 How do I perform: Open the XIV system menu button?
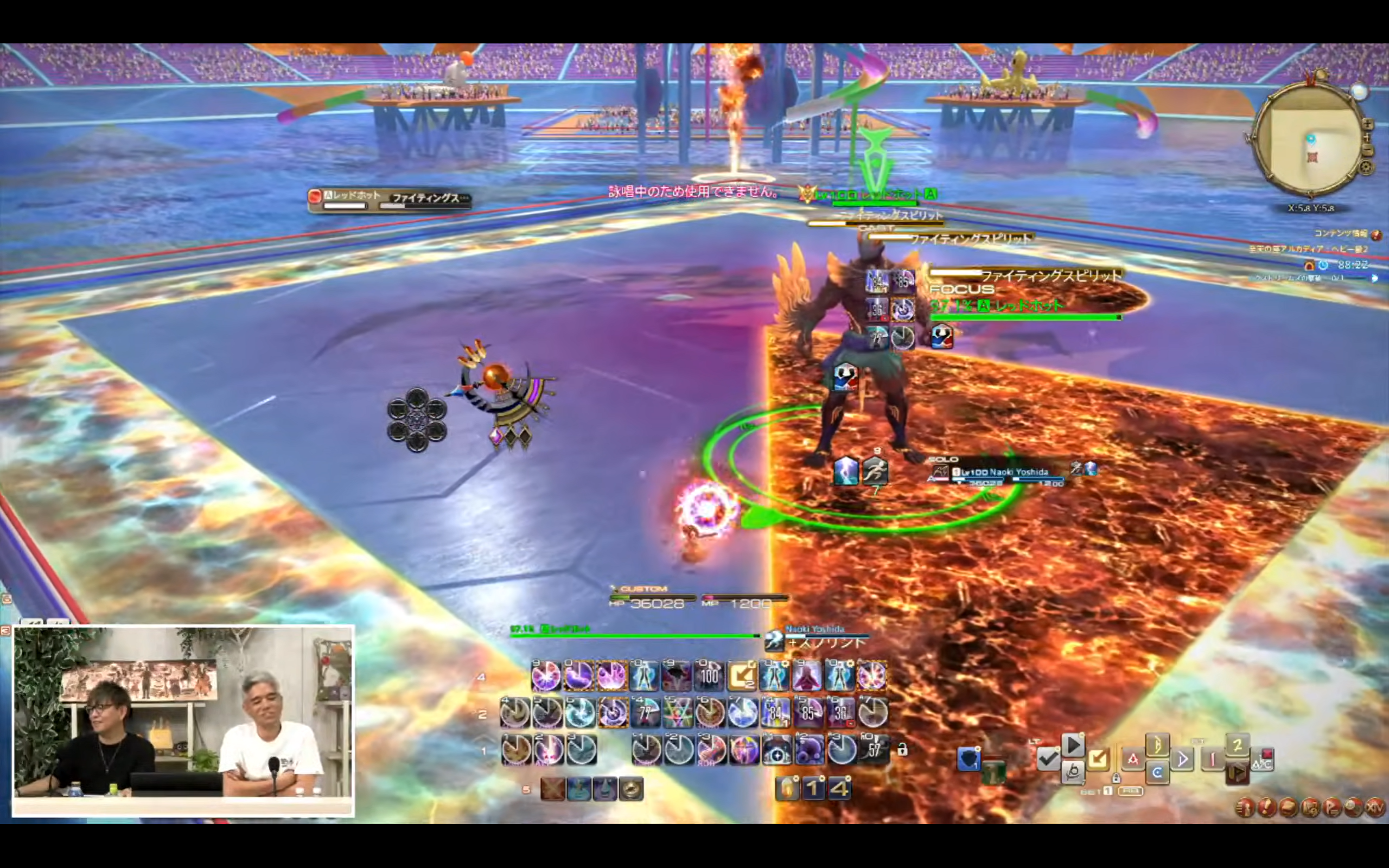[x=1375, y=808]
